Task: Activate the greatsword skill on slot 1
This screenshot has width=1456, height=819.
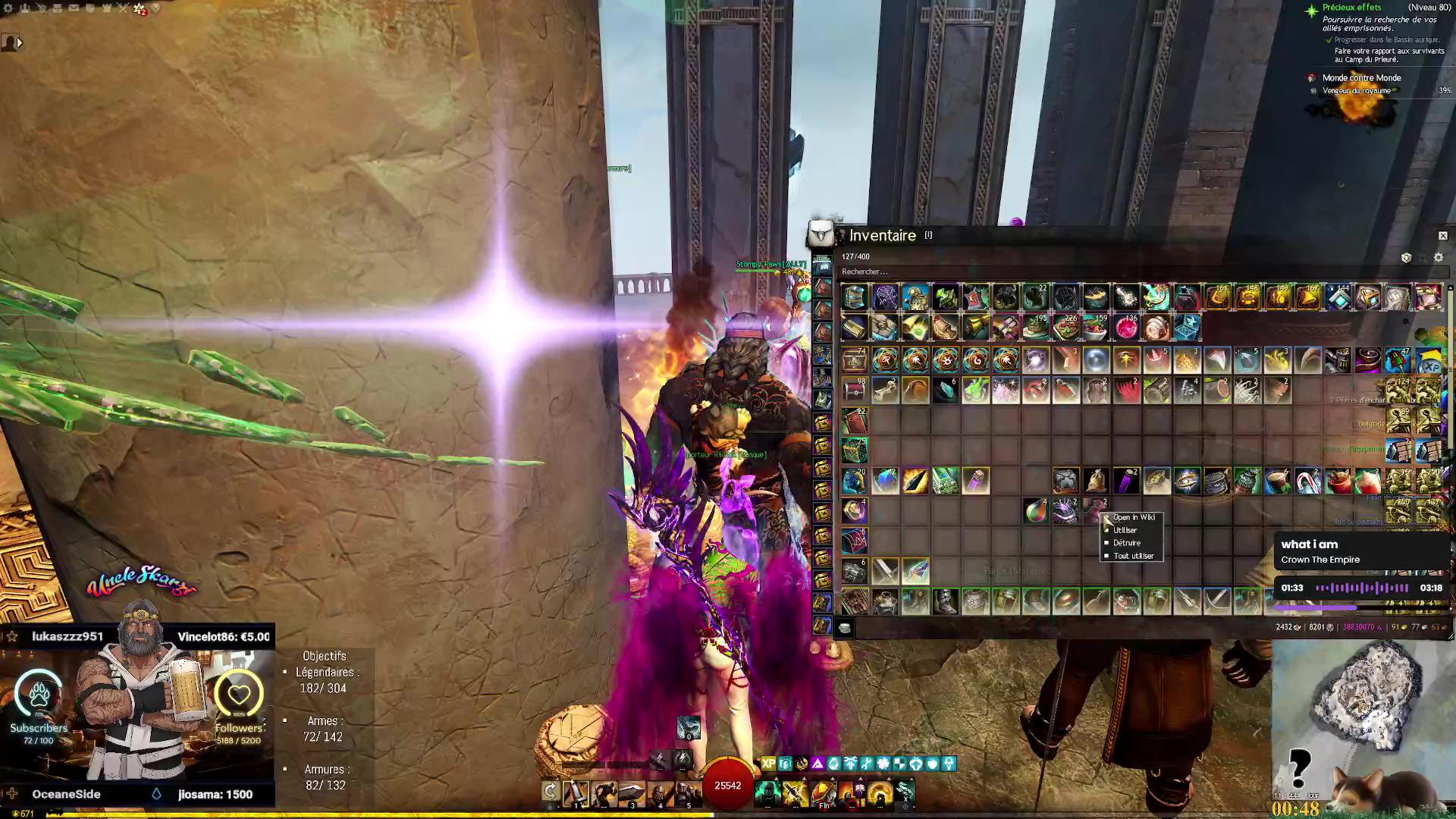Action: click(576, 793)
